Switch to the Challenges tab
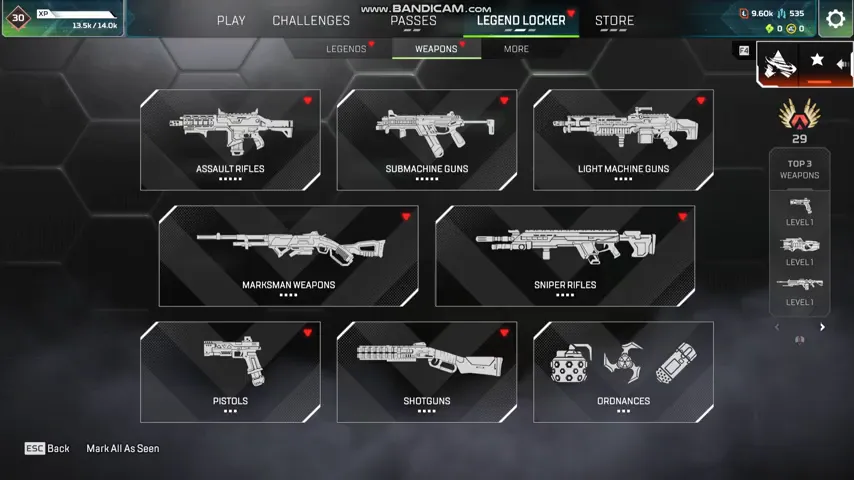 (x=311, y=20)
